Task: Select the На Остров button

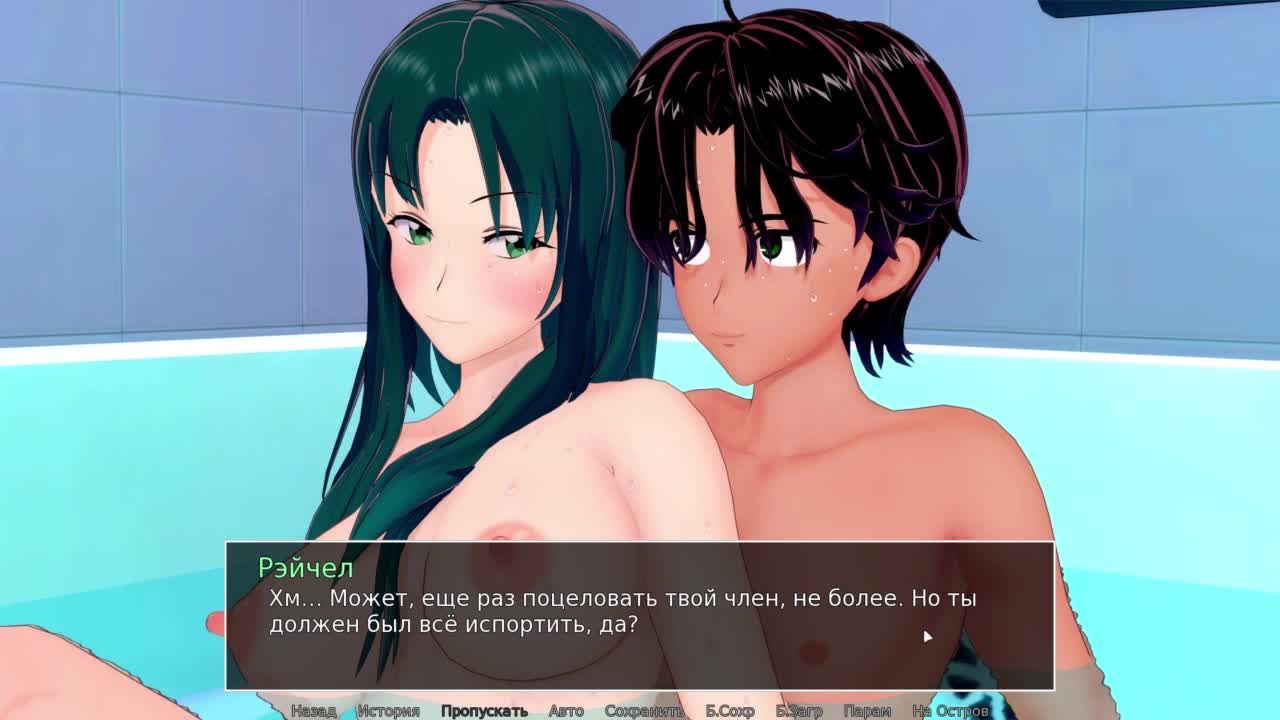Action: [x=950, y=711]
